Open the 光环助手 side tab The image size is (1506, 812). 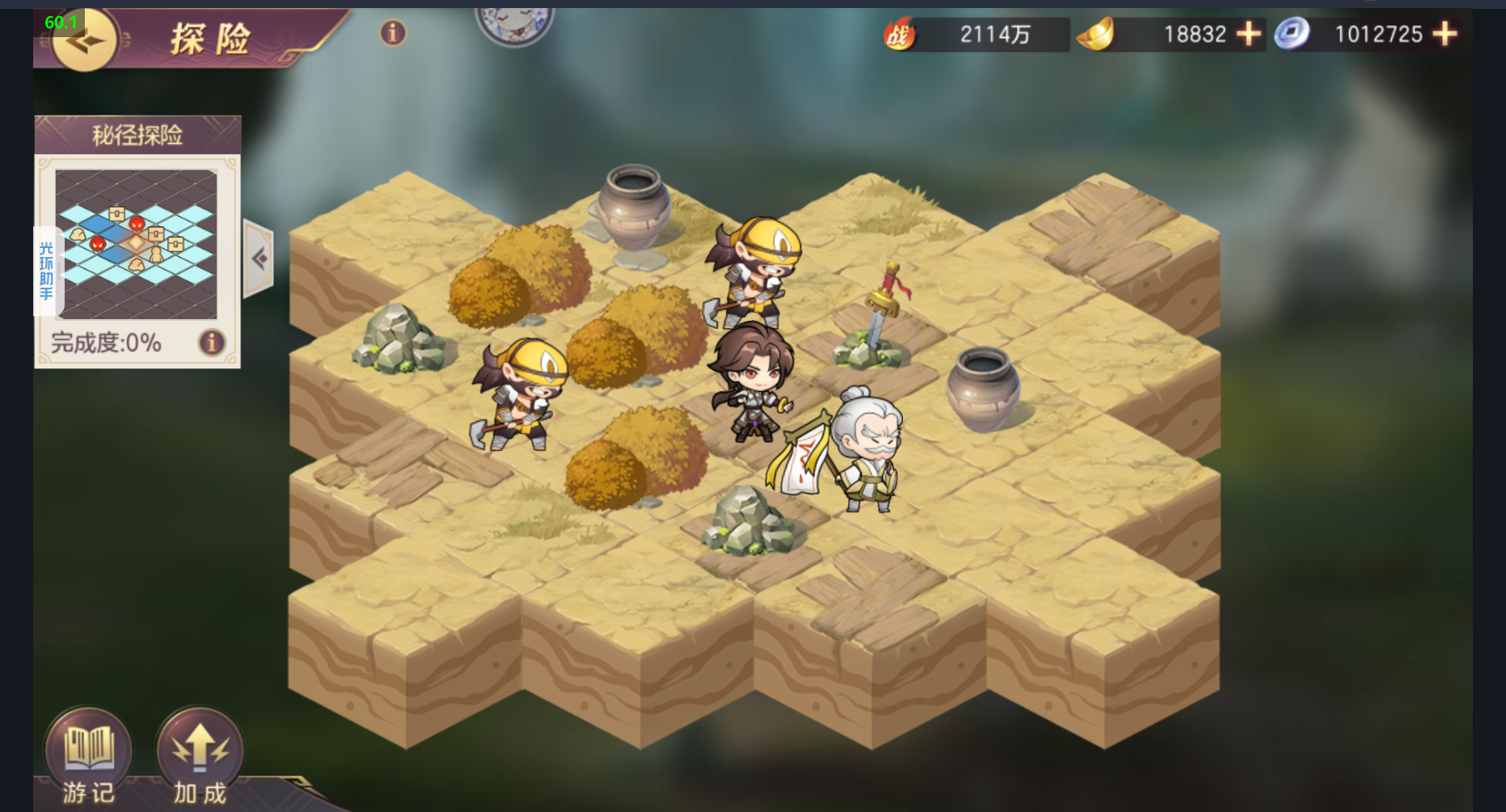[47, 271]
